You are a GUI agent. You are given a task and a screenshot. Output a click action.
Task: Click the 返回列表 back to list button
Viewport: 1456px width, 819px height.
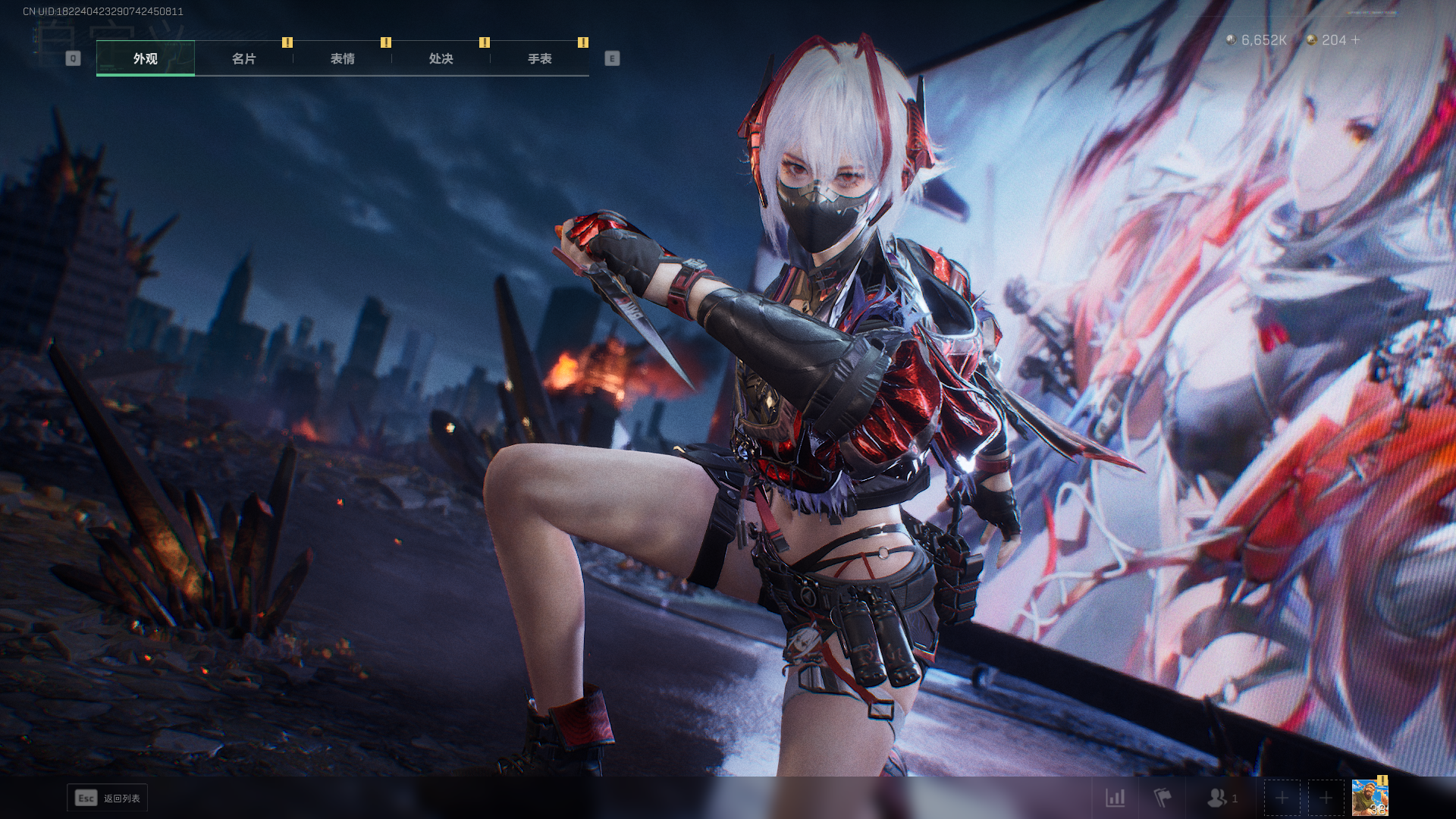pos(108,798)
